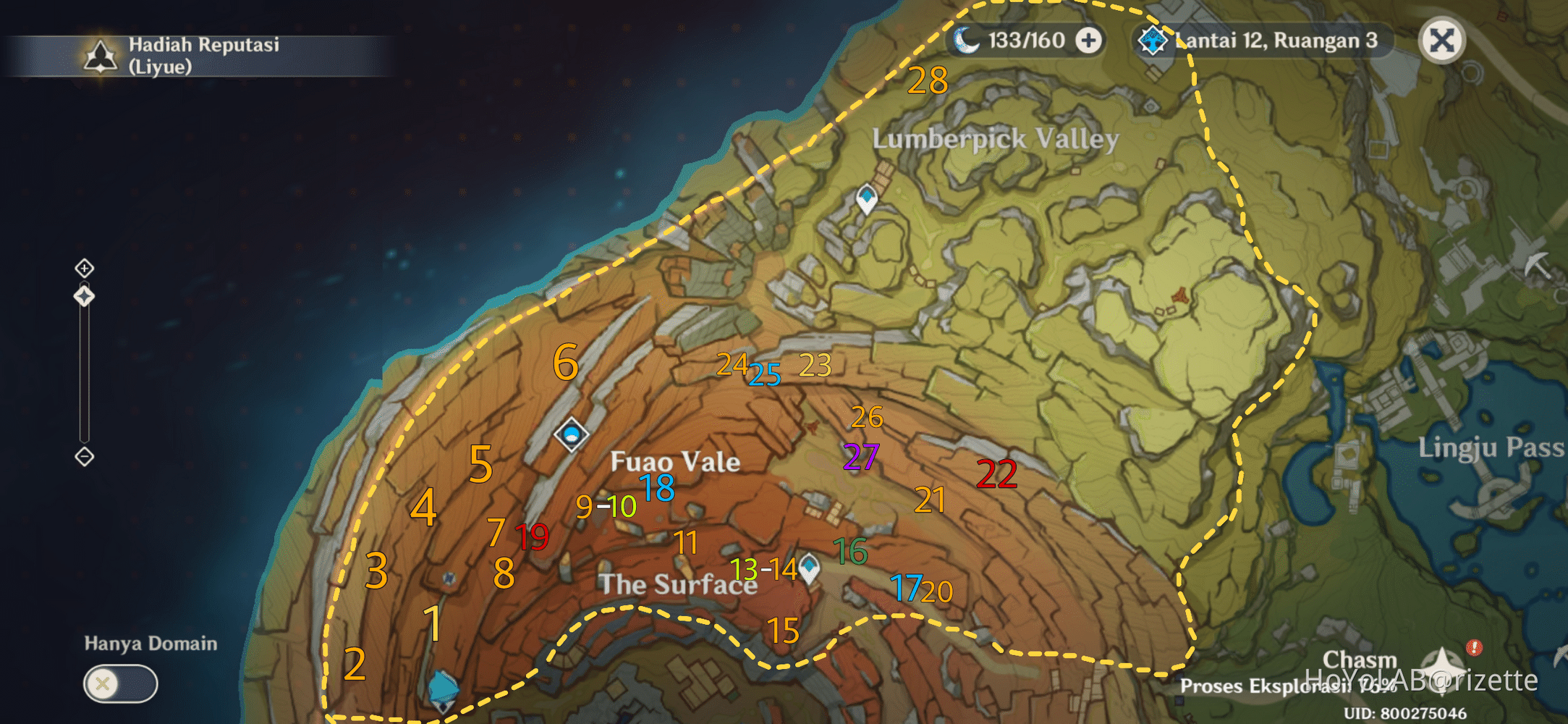This screenshot has height=724, width=1568.
Task: Select the teleport waypoint in Lumberpick Valley
Action: [865, 195]
